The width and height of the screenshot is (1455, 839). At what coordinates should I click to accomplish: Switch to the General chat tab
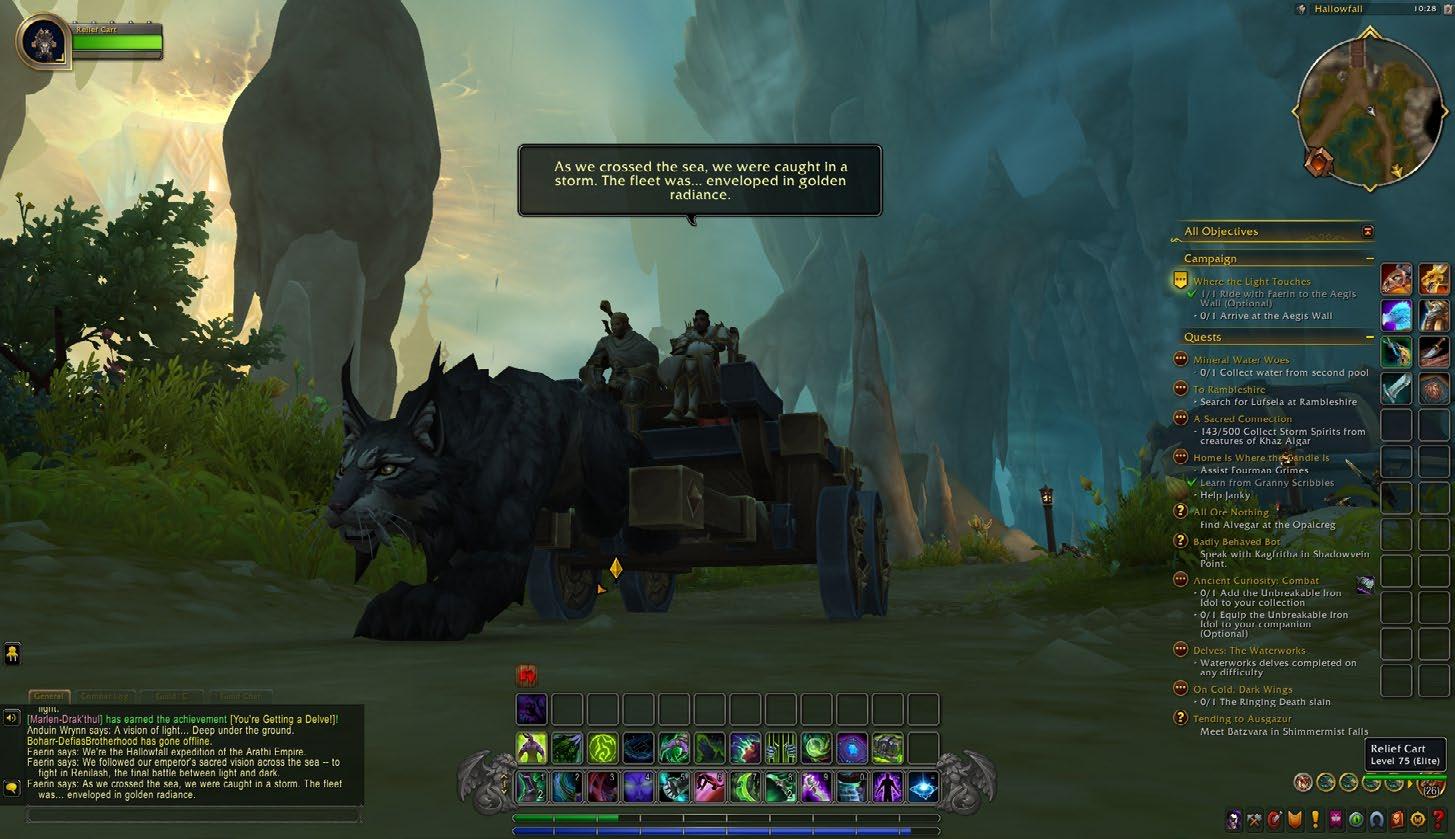[x=48, y=696]
